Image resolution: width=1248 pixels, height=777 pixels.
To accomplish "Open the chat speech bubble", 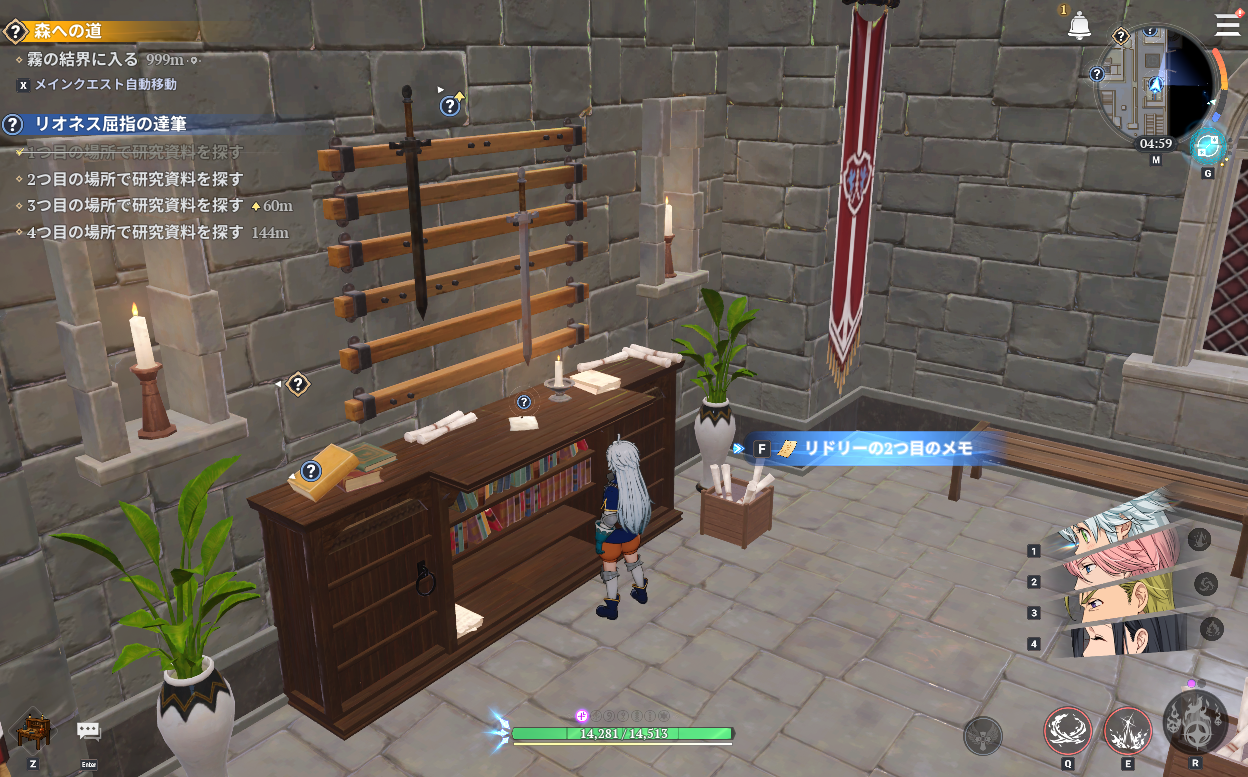I will pyautogui.click(x=88, y=732).
